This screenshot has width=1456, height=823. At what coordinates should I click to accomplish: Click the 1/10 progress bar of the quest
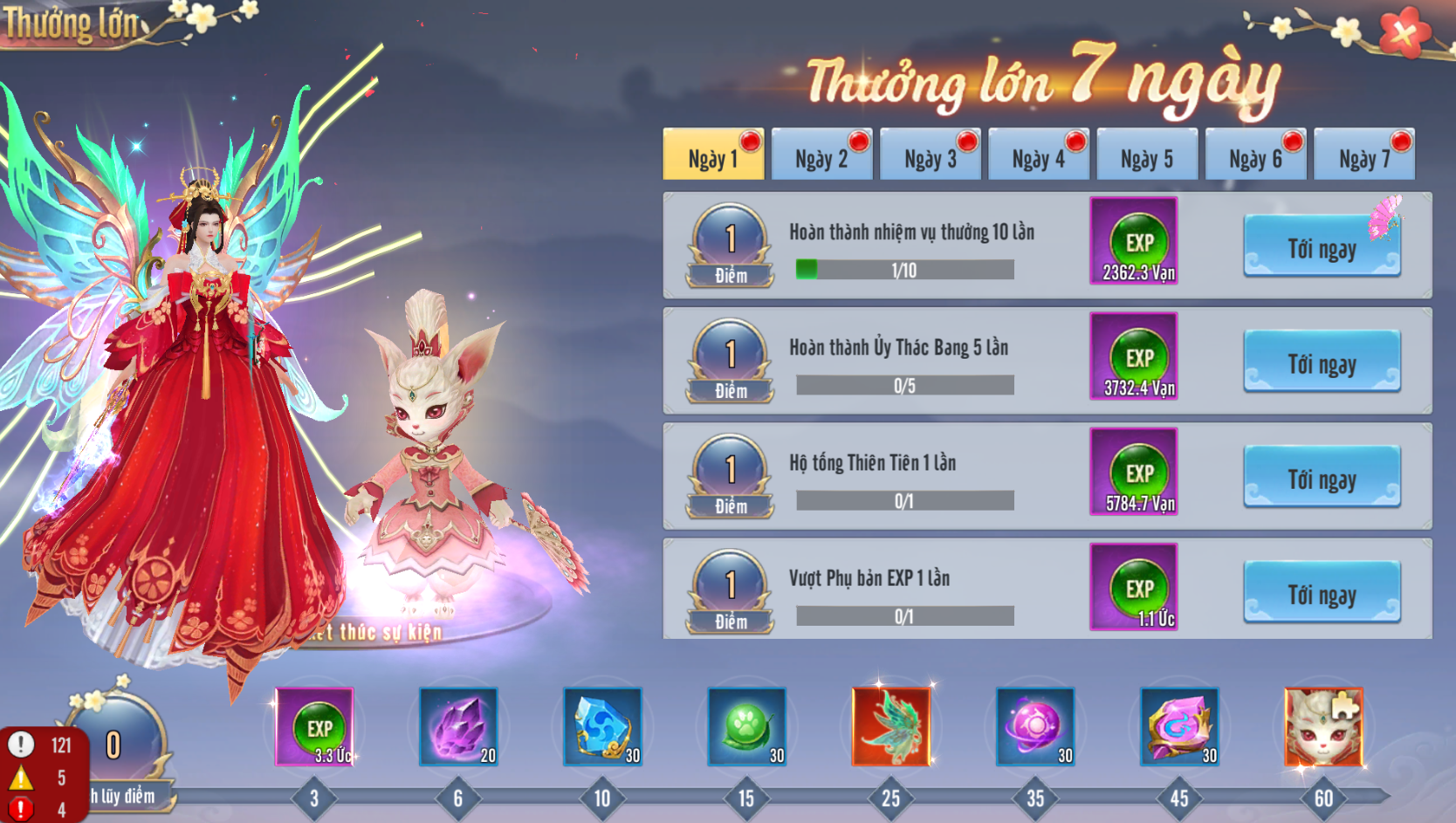(903, 269)
